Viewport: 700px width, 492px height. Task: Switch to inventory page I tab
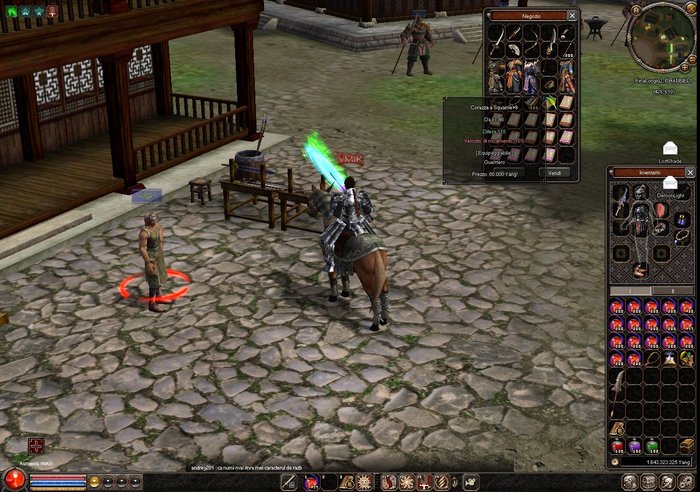(x=630, y=292)
